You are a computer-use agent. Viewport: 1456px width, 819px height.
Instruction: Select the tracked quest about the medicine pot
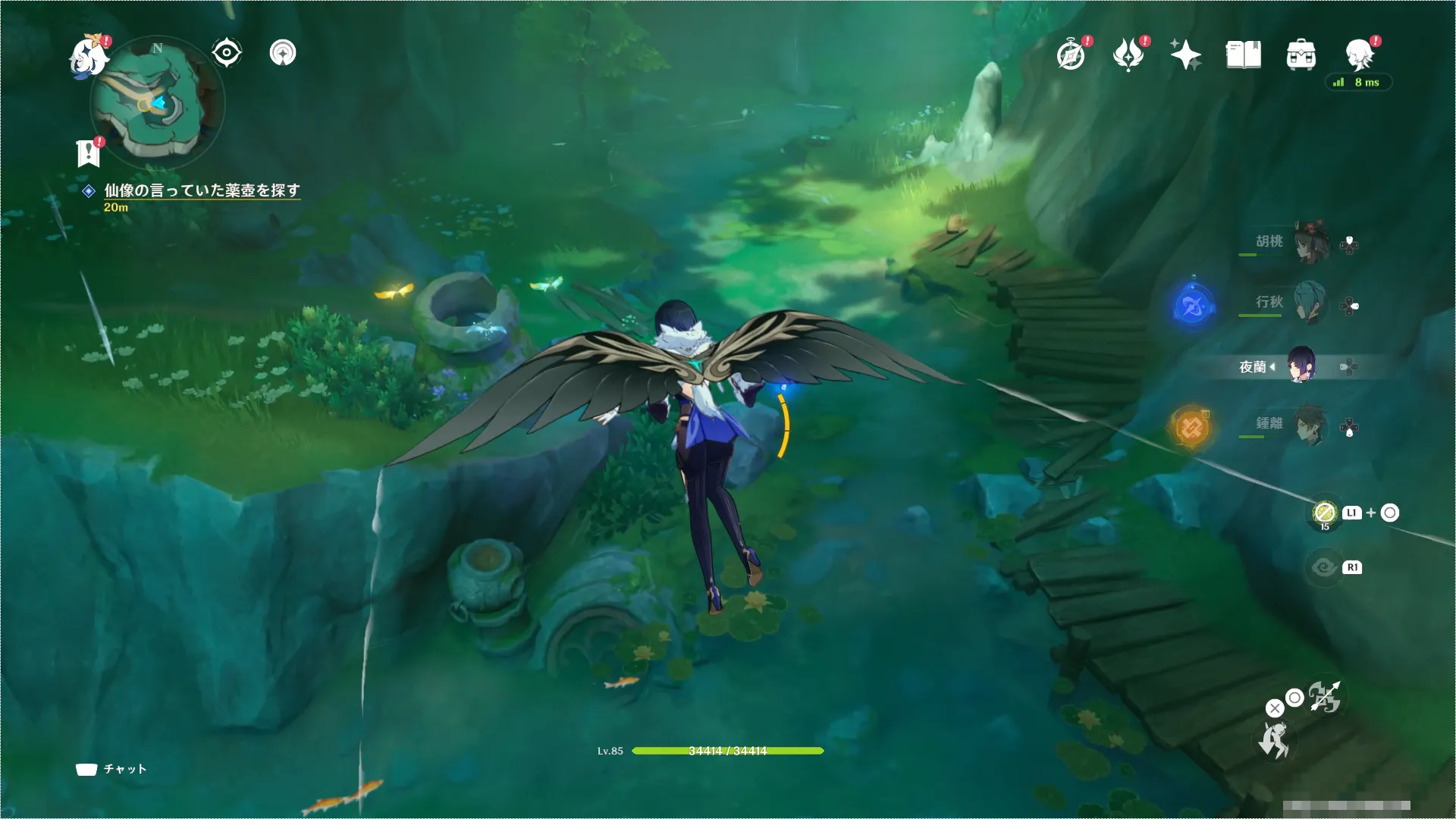pyautogui.click(x=202, y=190)
